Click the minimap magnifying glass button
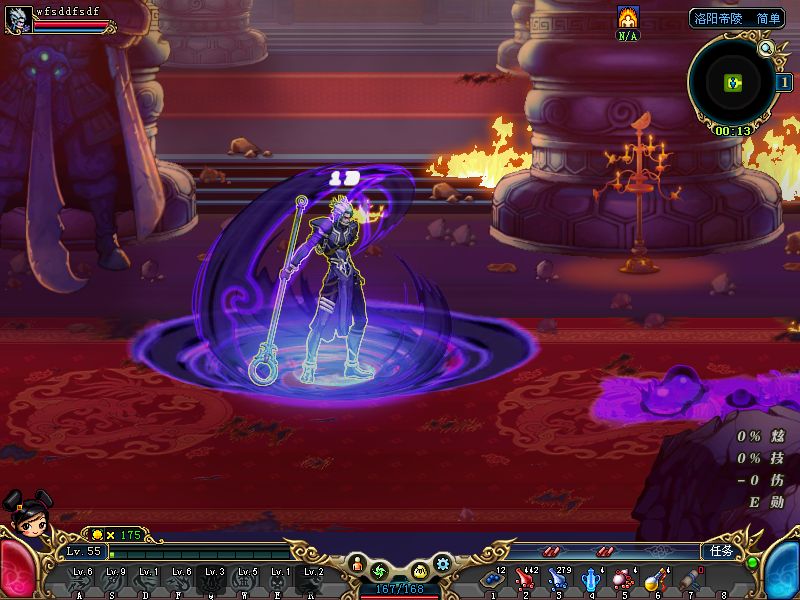Viewport: 800px width, 600px height. click(x=766, y=47)
